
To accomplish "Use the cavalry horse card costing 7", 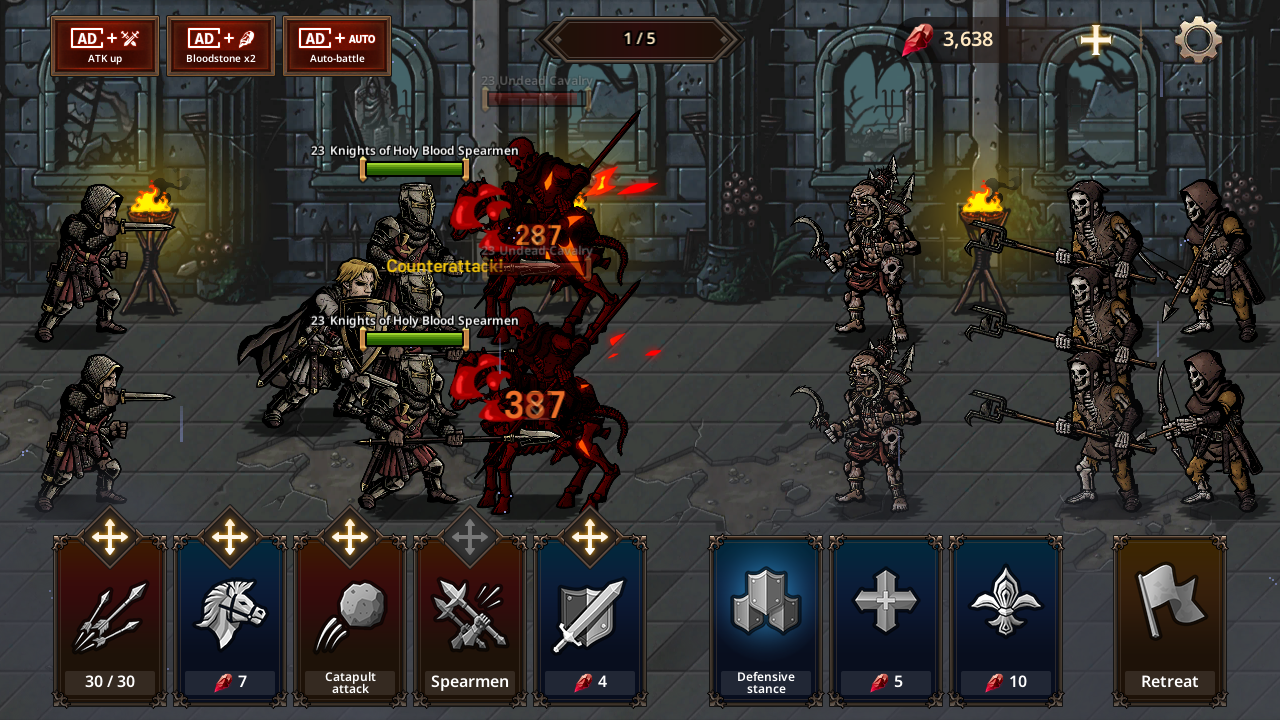I will 230,620.
